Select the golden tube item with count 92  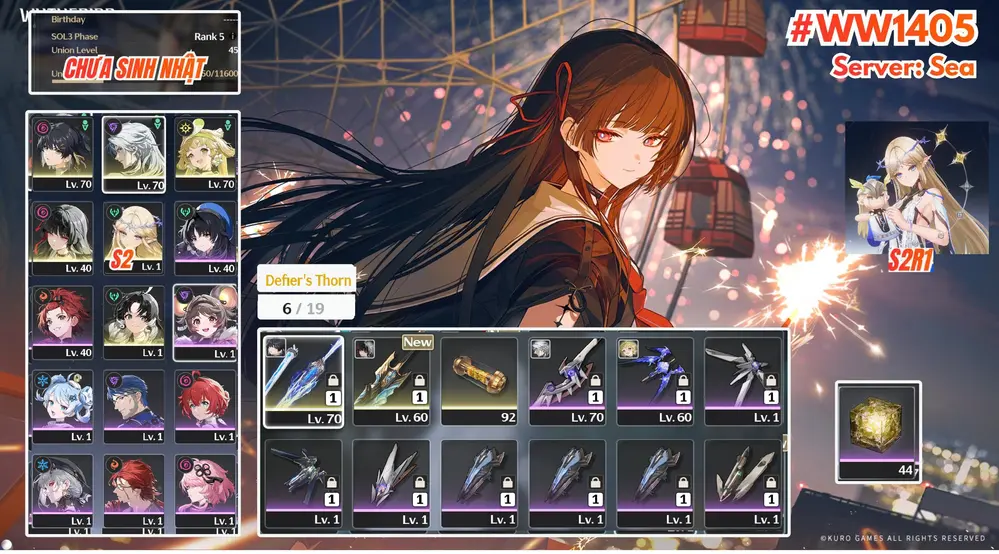[479, 380]
